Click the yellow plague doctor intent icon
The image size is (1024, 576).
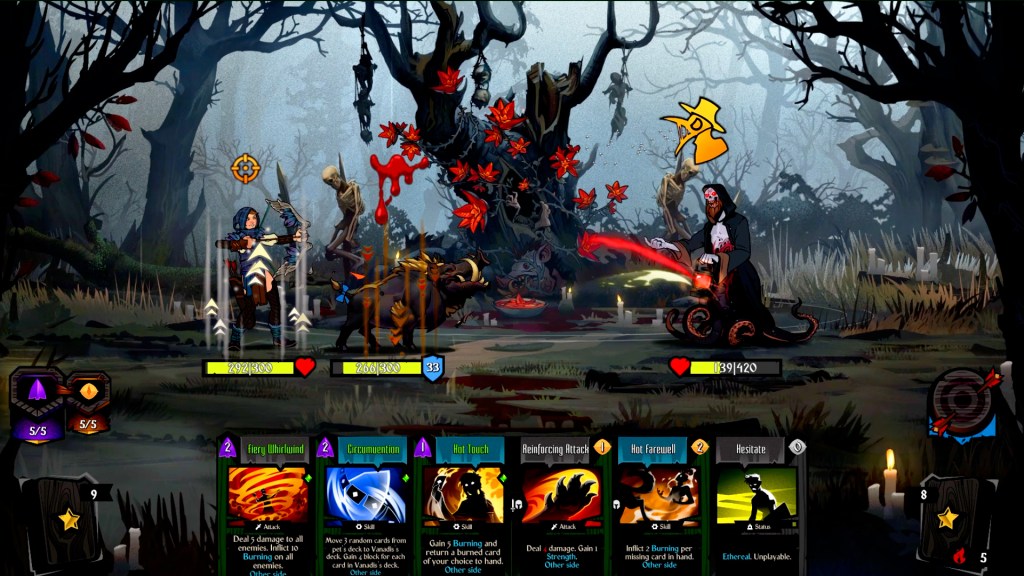(694, 130)
